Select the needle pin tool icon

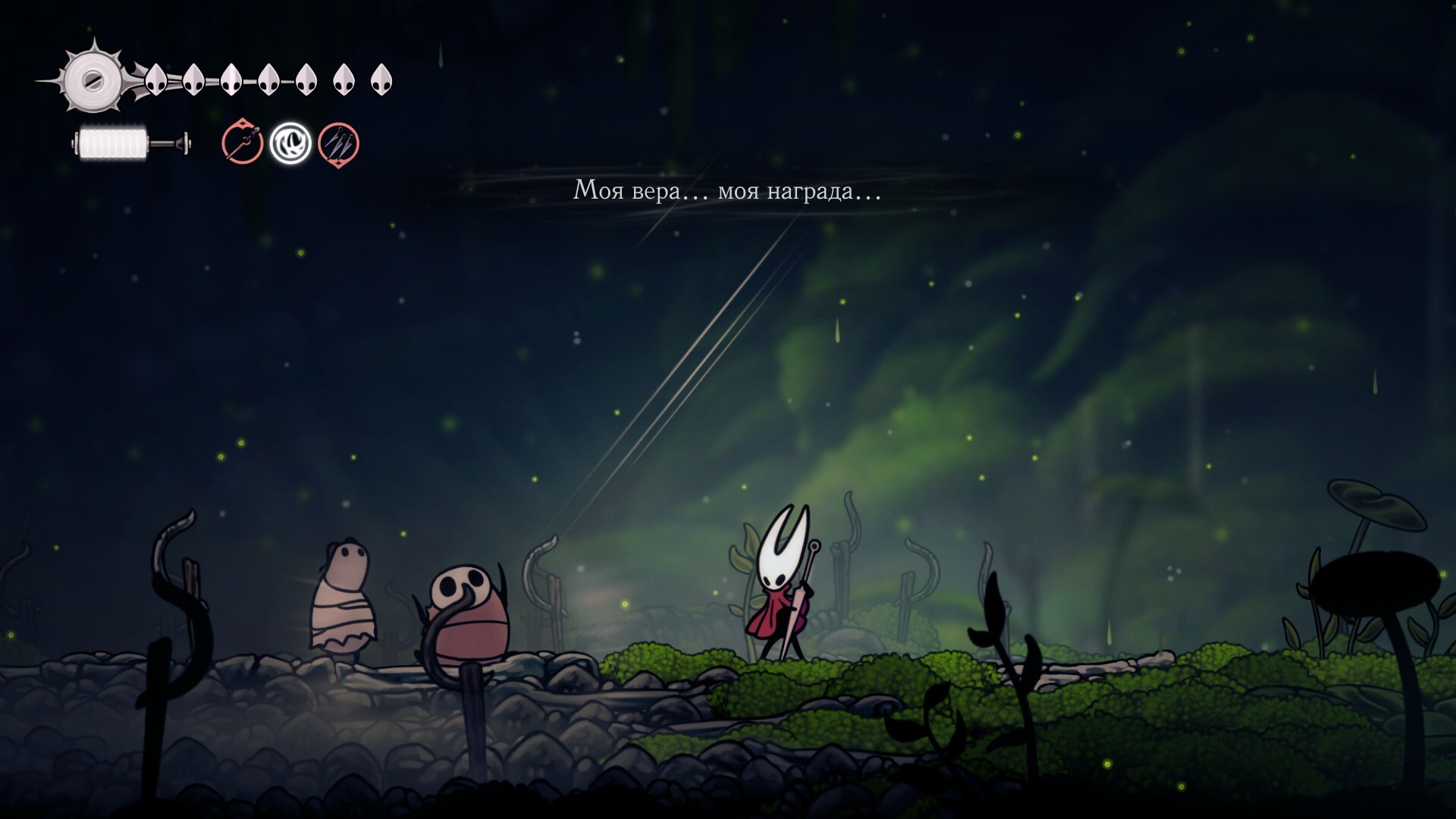(x=243, y=143)
